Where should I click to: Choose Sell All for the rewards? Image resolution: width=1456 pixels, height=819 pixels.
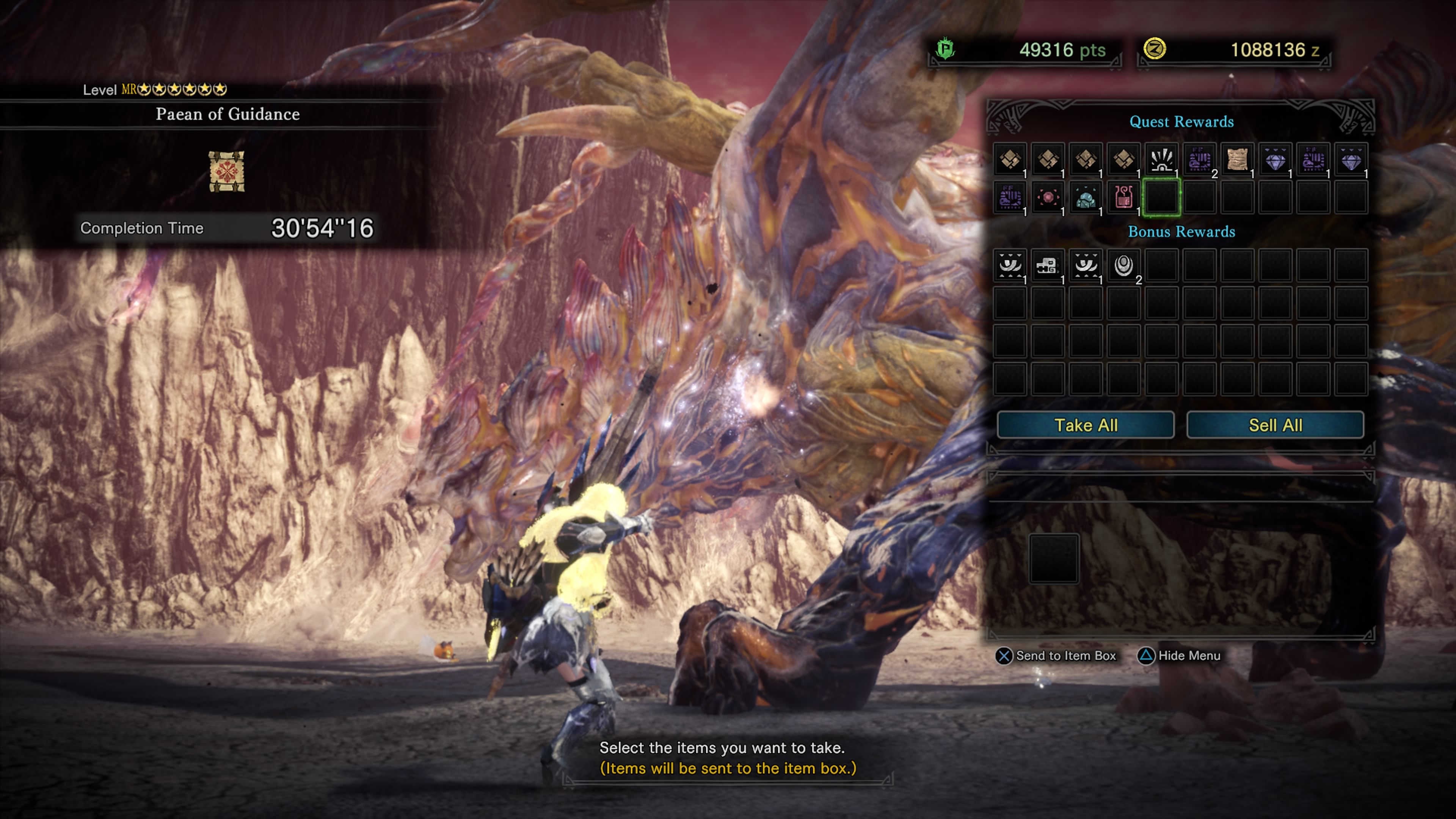(x=1275, y=425)
